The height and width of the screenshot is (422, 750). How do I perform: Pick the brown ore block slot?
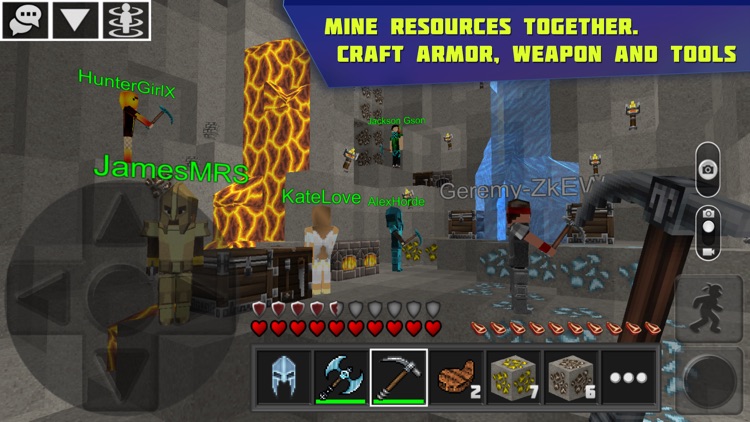pos(572,377)
